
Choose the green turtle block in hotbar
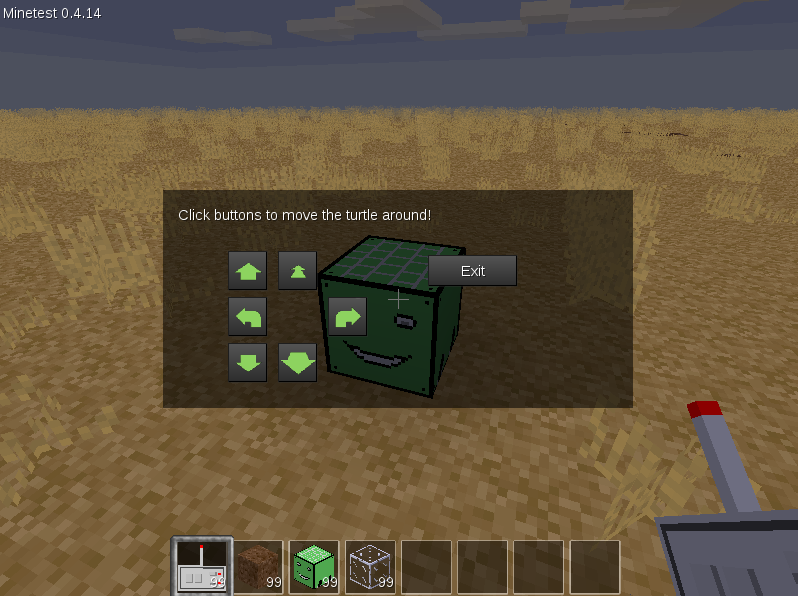pyautogui.click(x=314, y=567)
